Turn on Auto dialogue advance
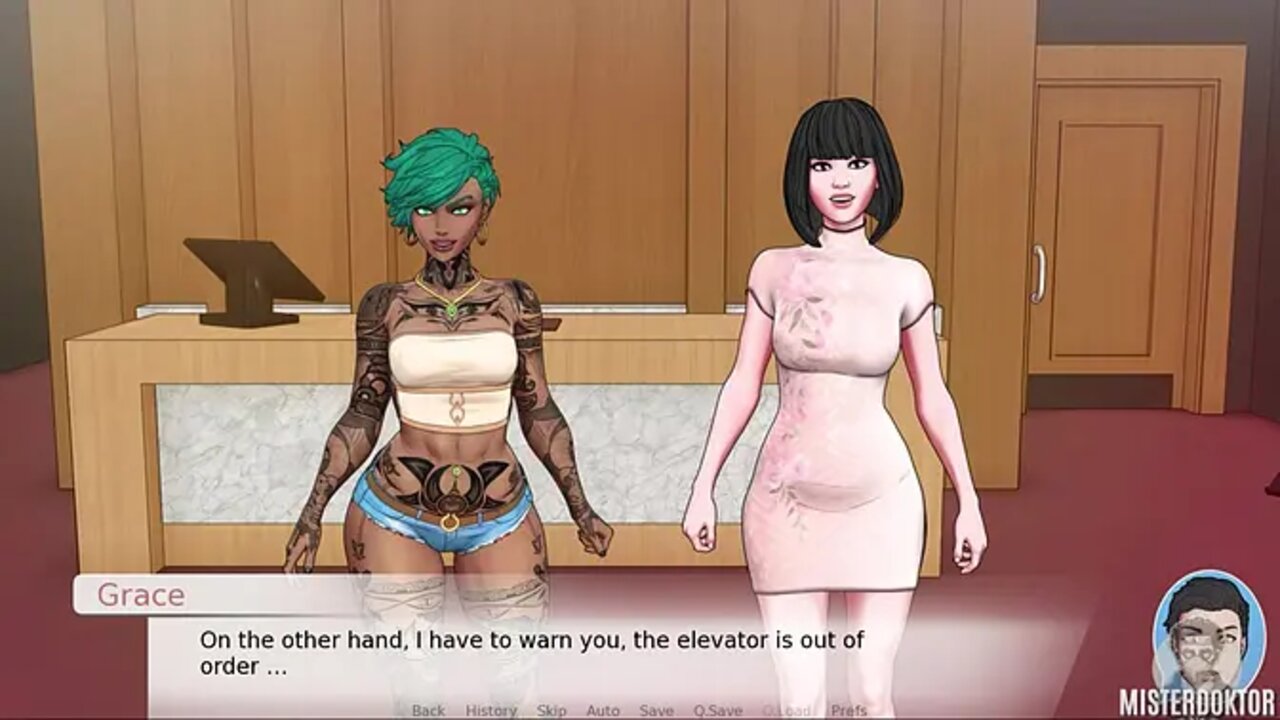1280x720 pixels. click(x=603, y=710)
